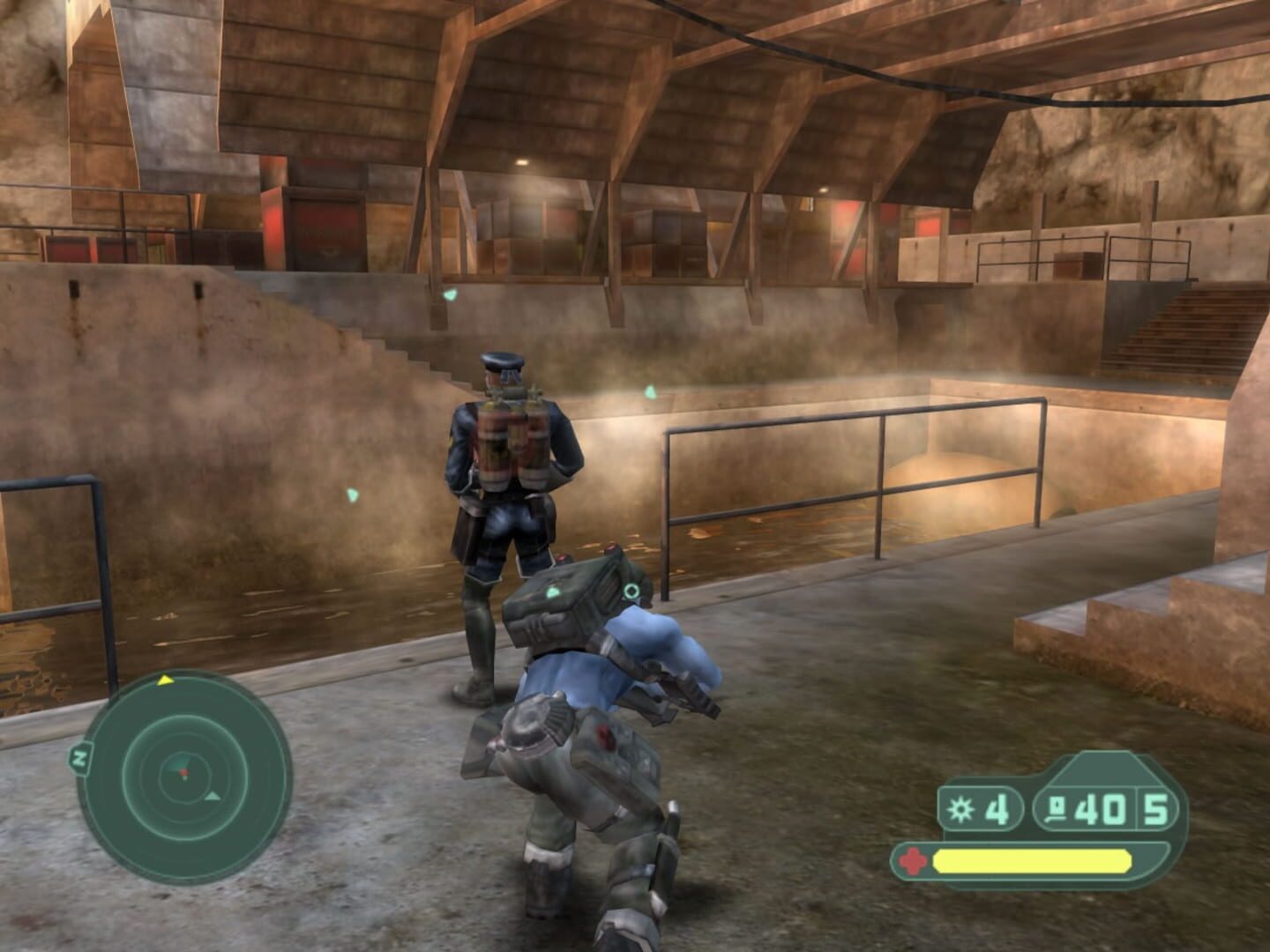This screenshot has width=1270, height=952.
Task: Click the green ally blip inside the radar
Action: 184,779
